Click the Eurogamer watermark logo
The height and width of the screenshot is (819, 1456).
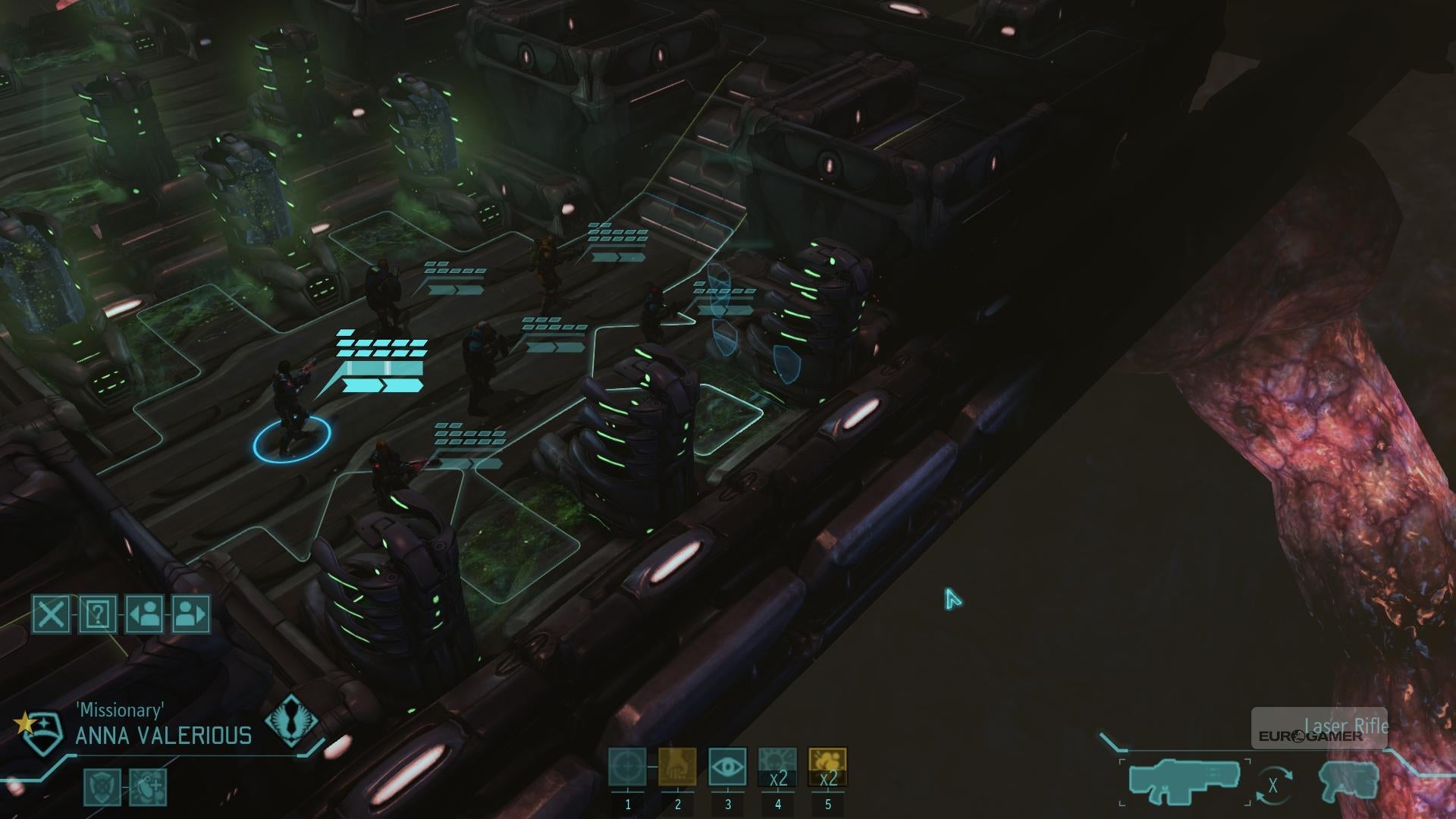[1310, 736]
